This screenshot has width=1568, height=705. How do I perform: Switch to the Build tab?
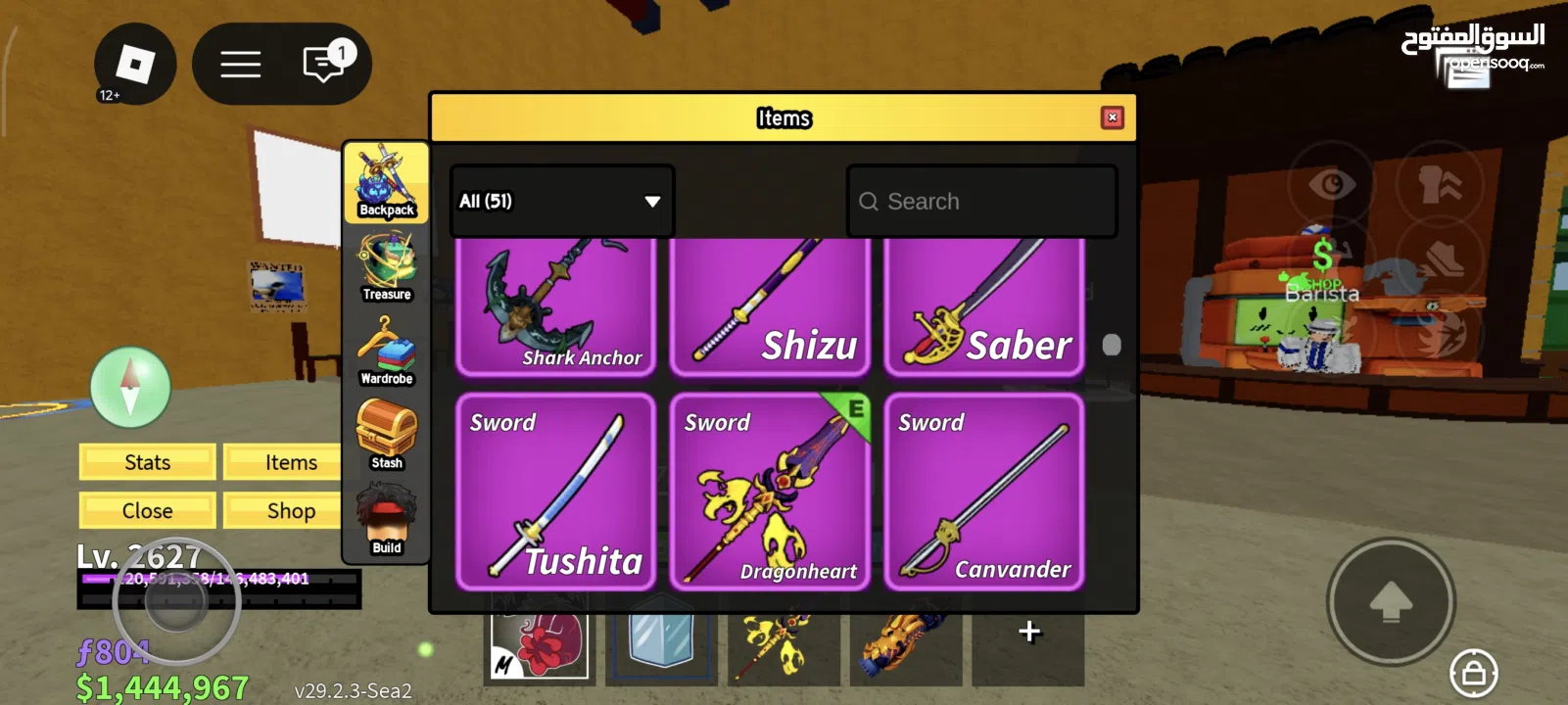point(387,520)
